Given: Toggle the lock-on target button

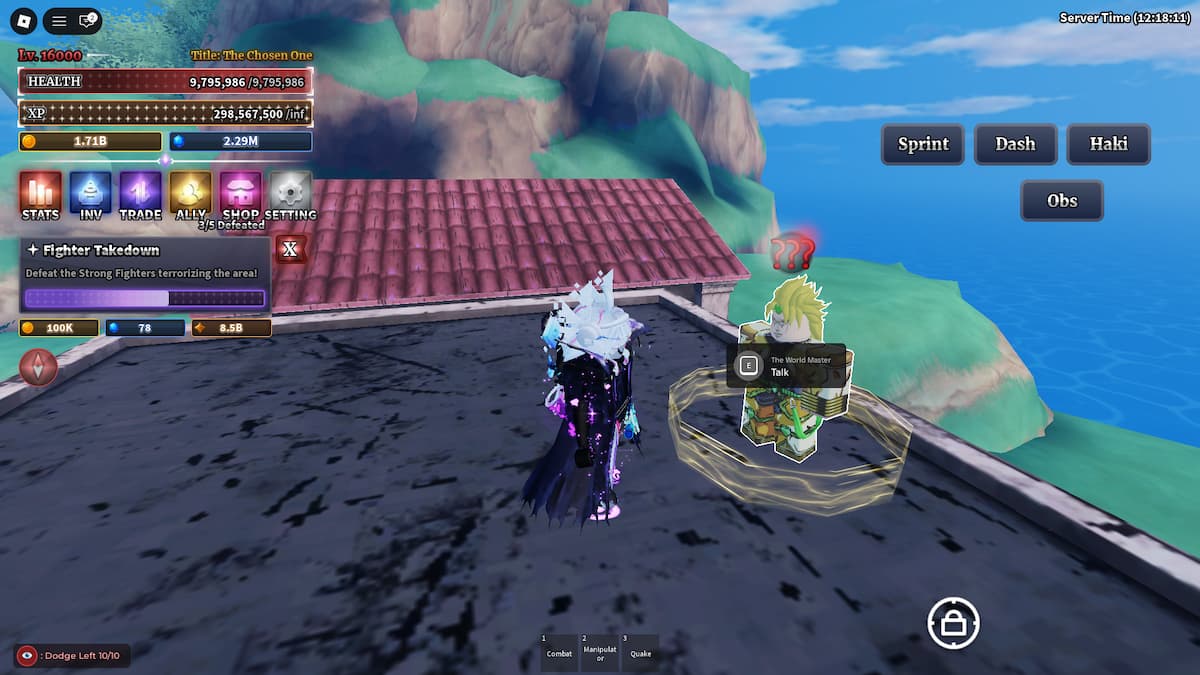Looking at the screenshot, I should click(952, 623).
